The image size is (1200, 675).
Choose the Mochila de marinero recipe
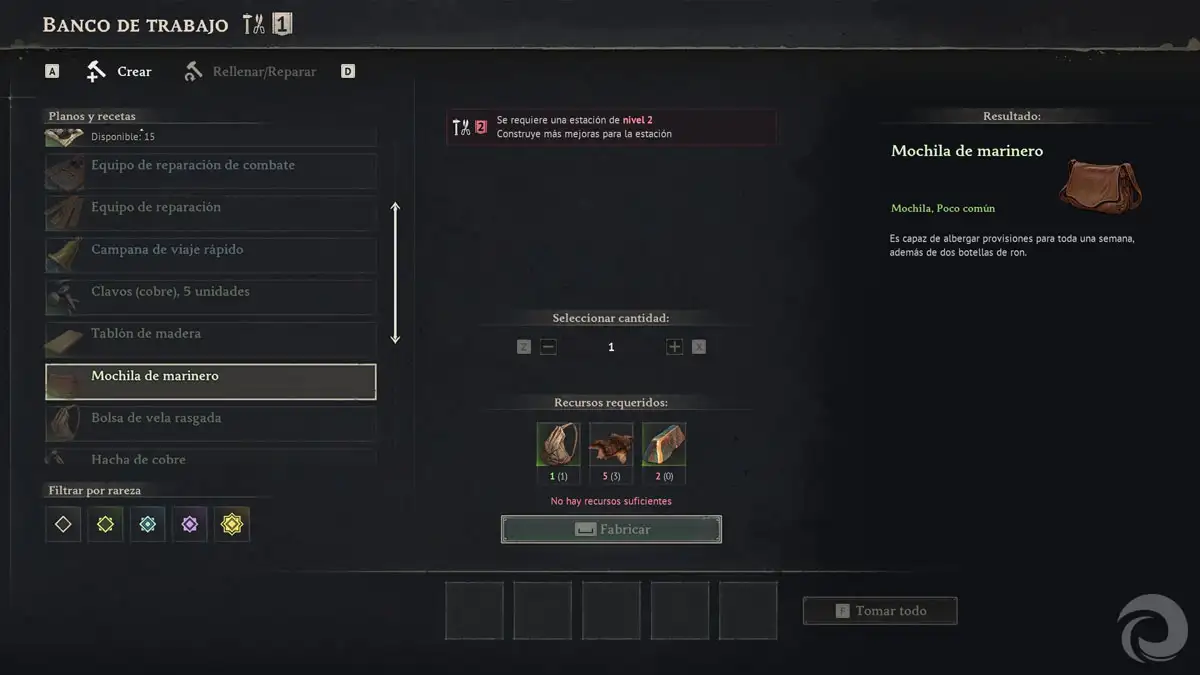[211, 381]
